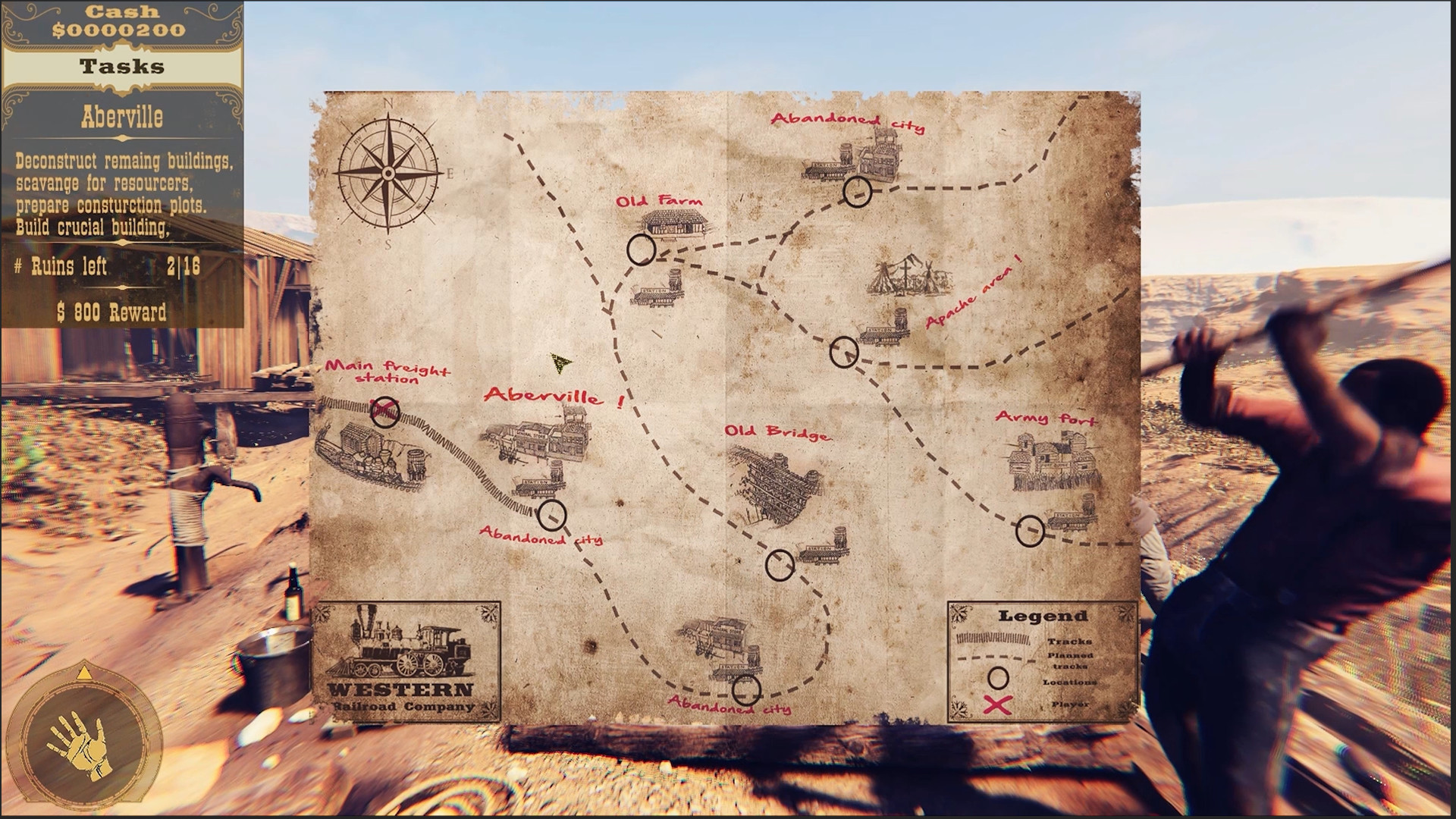Screen dimensions: 1456x819
Task: Click the red X player marker
Action: coord(387,409)
